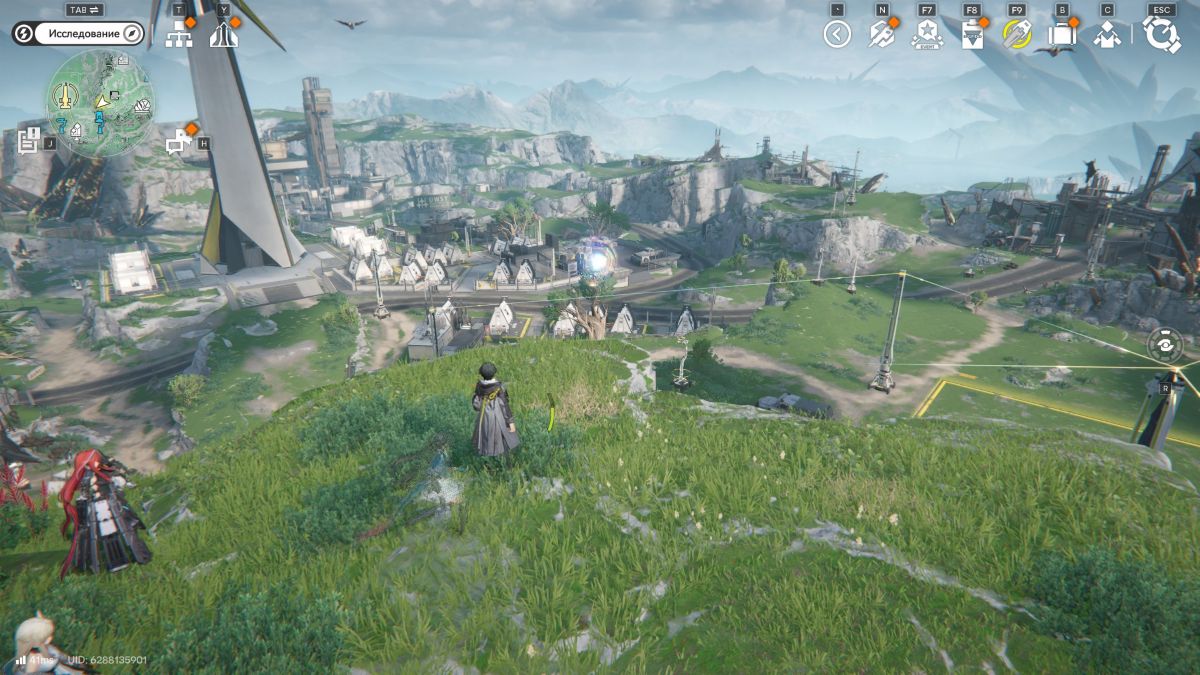Activate the eye scan circular button
Image resolution: width=1200 pixels, height=675 pixels.
click(x=1165, y=345)
